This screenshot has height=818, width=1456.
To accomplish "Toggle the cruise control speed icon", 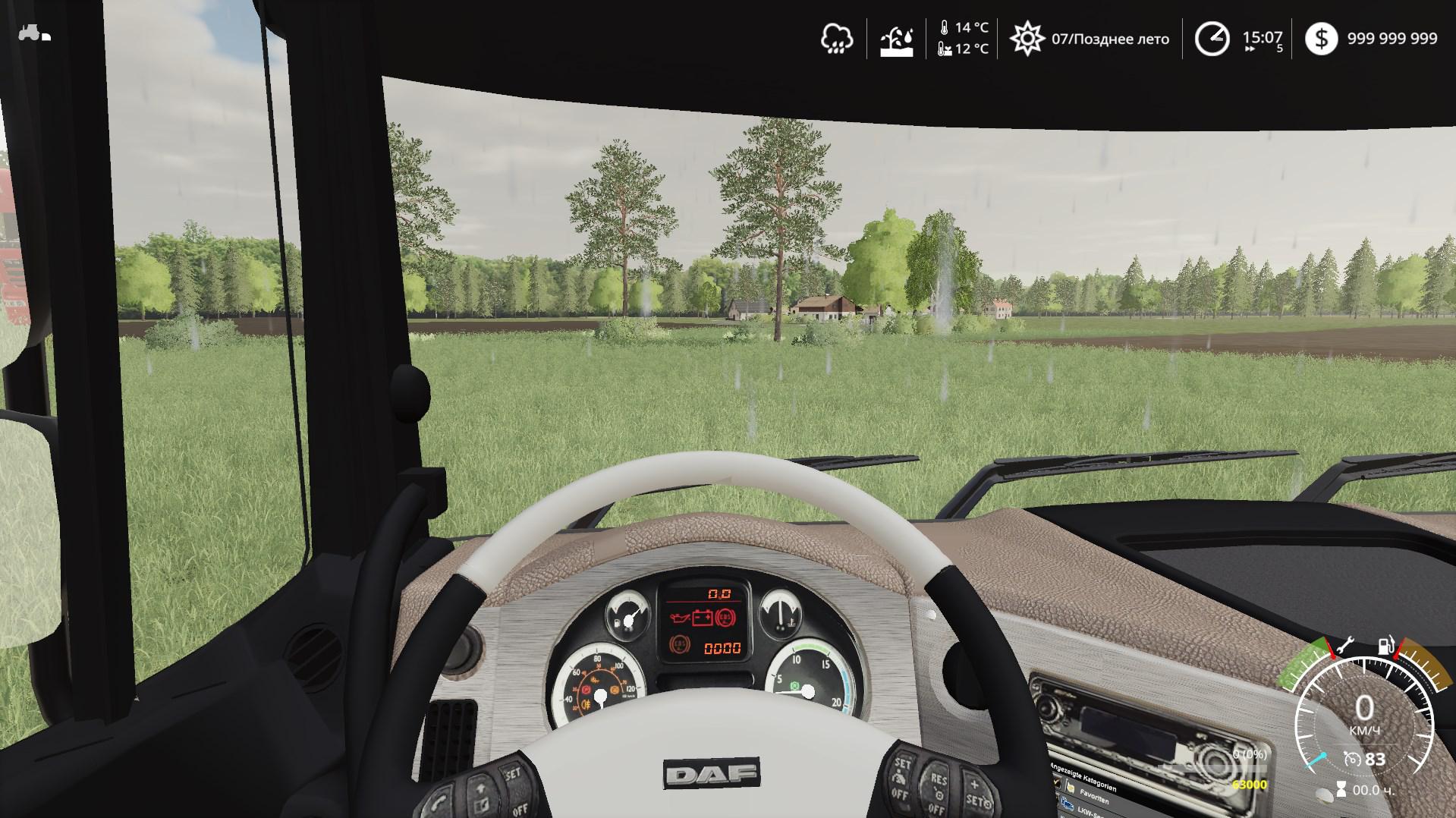I will (1351, 758).
